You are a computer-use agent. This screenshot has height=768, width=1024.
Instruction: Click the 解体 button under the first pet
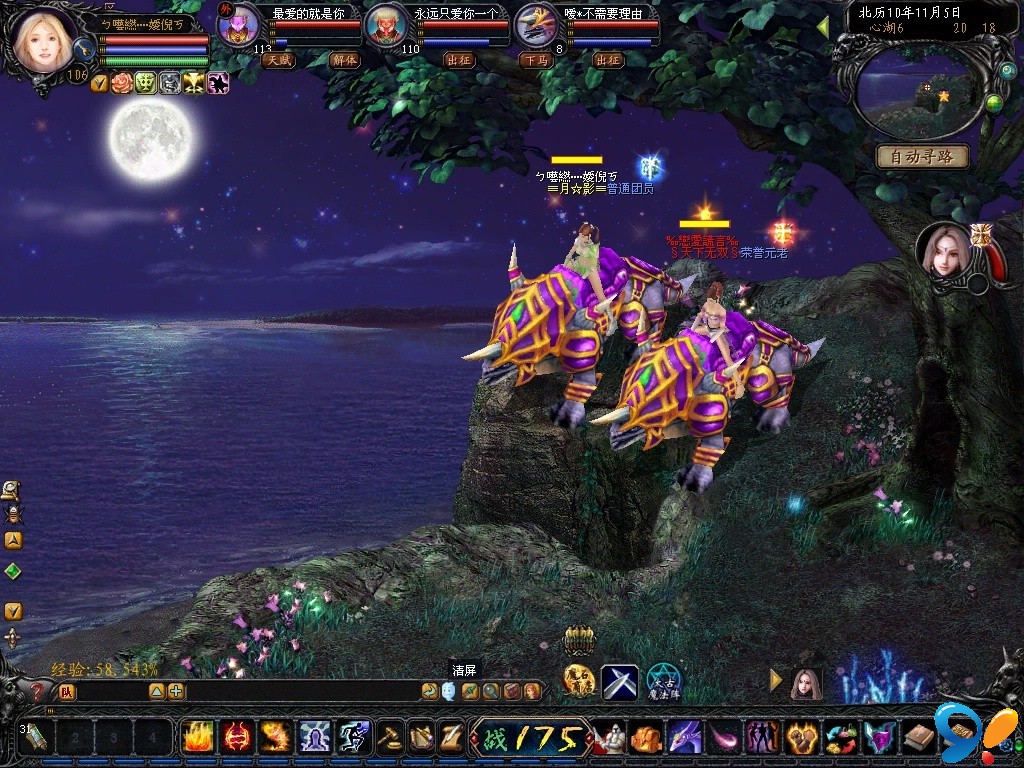(344, 60)
